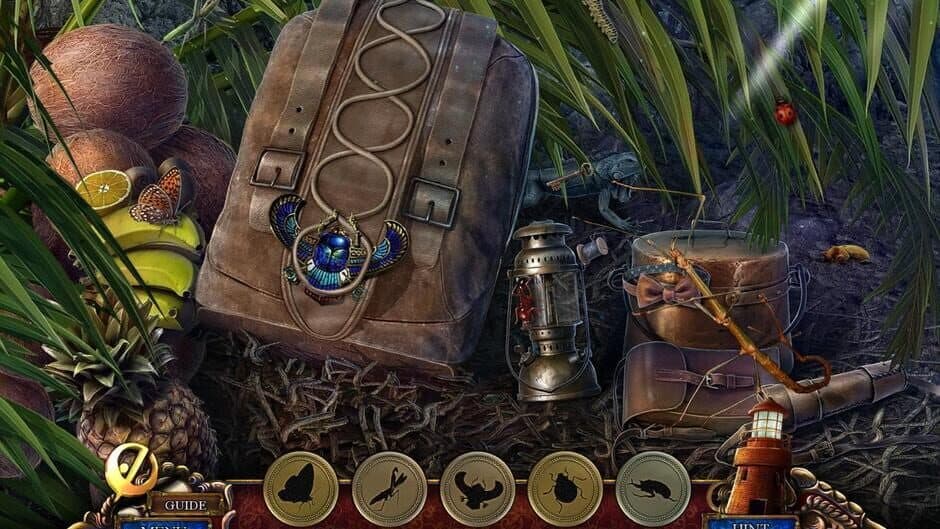Viewport: 940px width, 529px height.
Task: Select the butterfly silhouette medallion
Action: click(x=301, y=489)
